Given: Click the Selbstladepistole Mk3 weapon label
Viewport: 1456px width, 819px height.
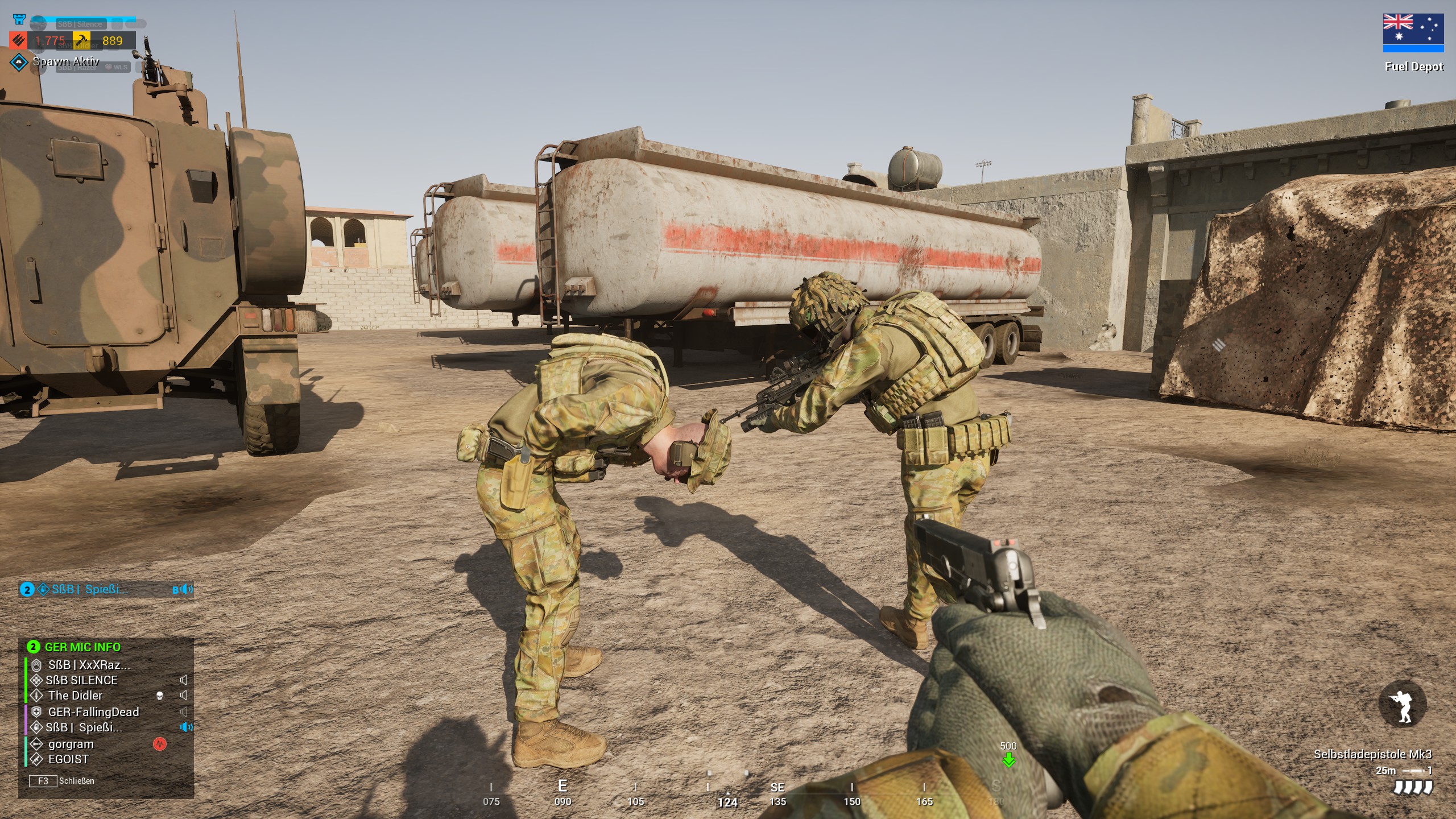Looking at the screenshot, I should 1372,754.
